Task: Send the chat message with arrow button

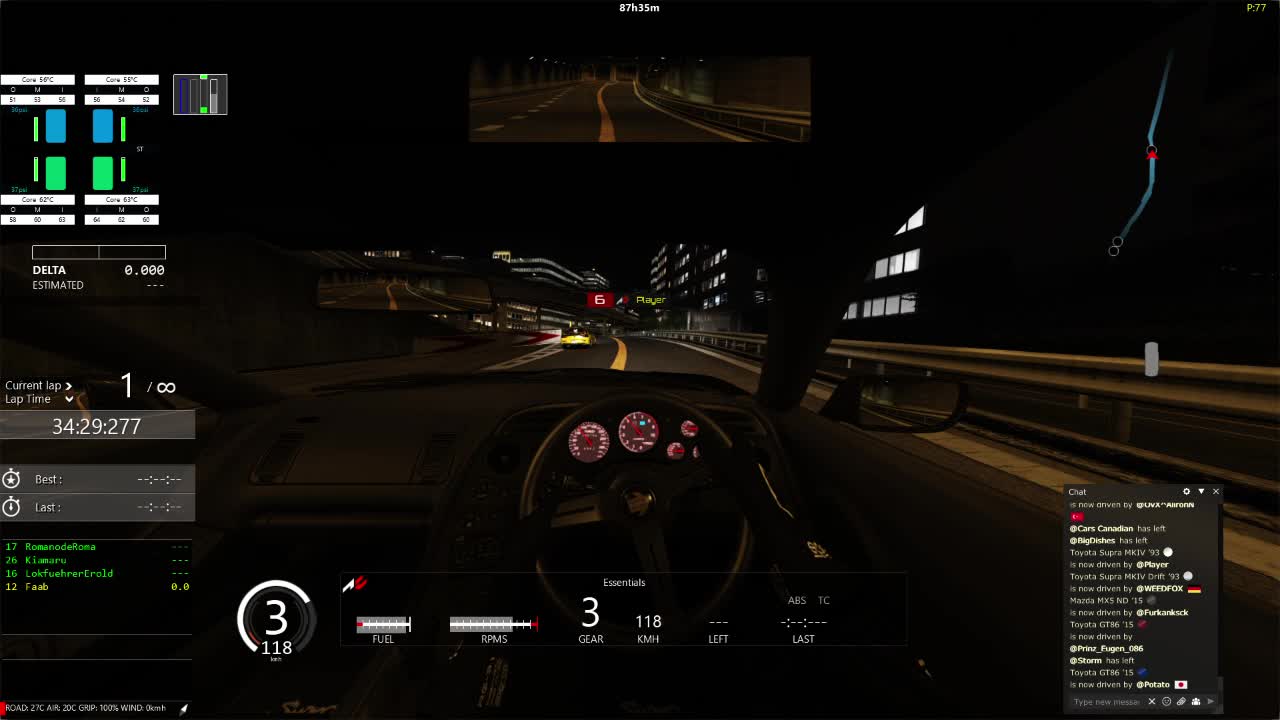Action: (x=1210, y=702)
